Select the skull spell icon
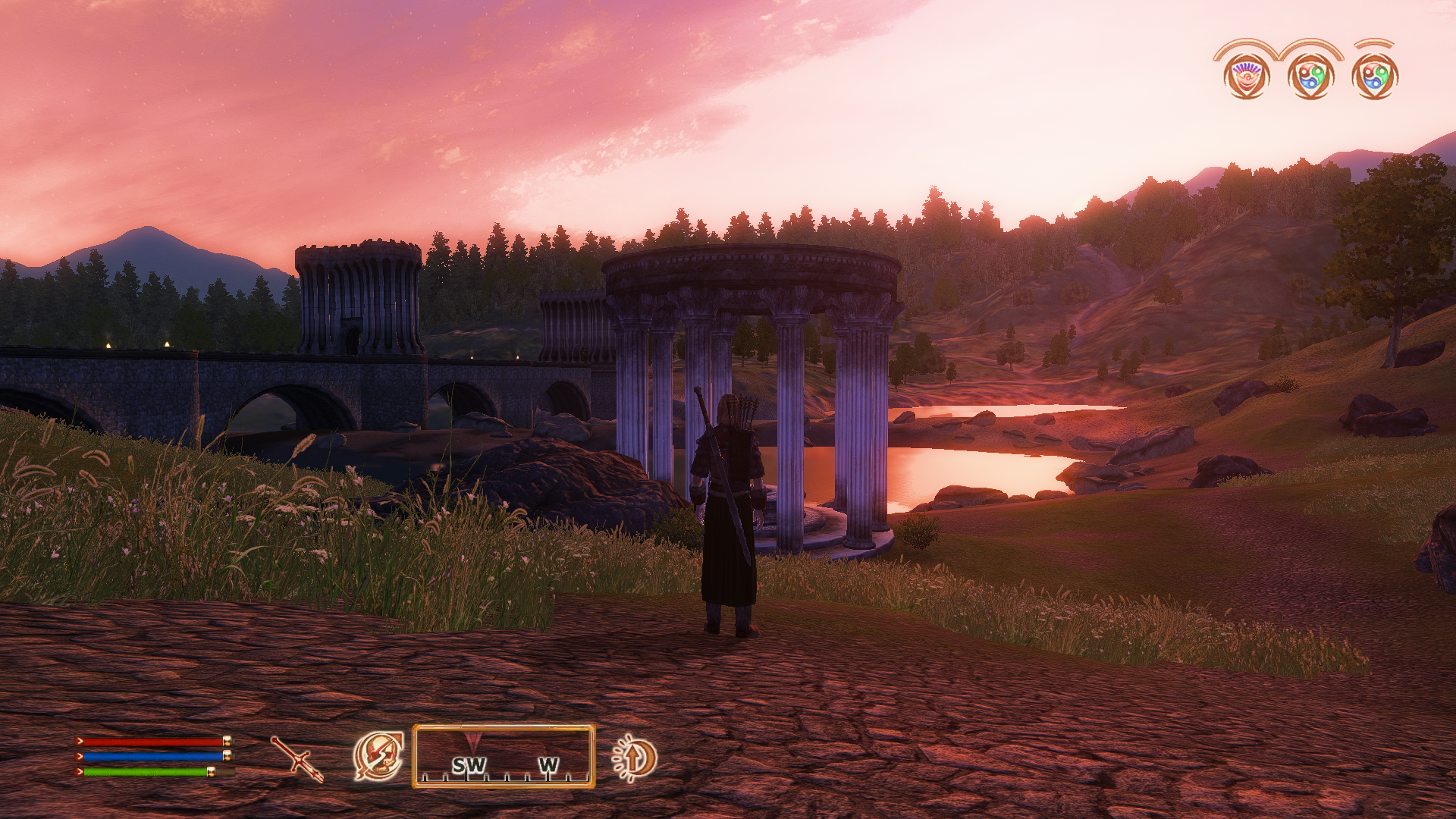 coord(378,756)
